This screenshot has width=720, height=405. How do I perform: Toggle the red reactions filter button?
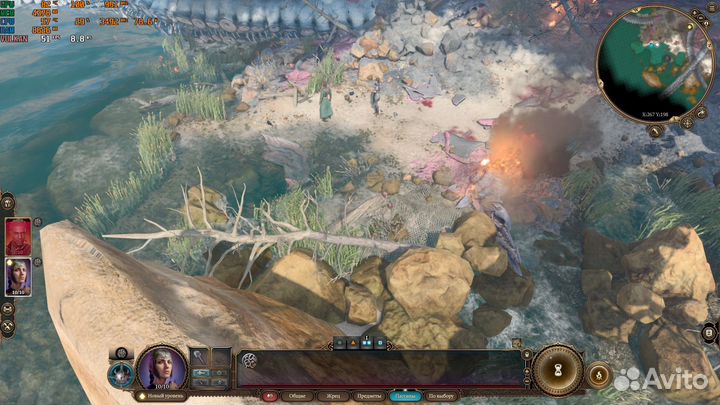tap(269, 395)
